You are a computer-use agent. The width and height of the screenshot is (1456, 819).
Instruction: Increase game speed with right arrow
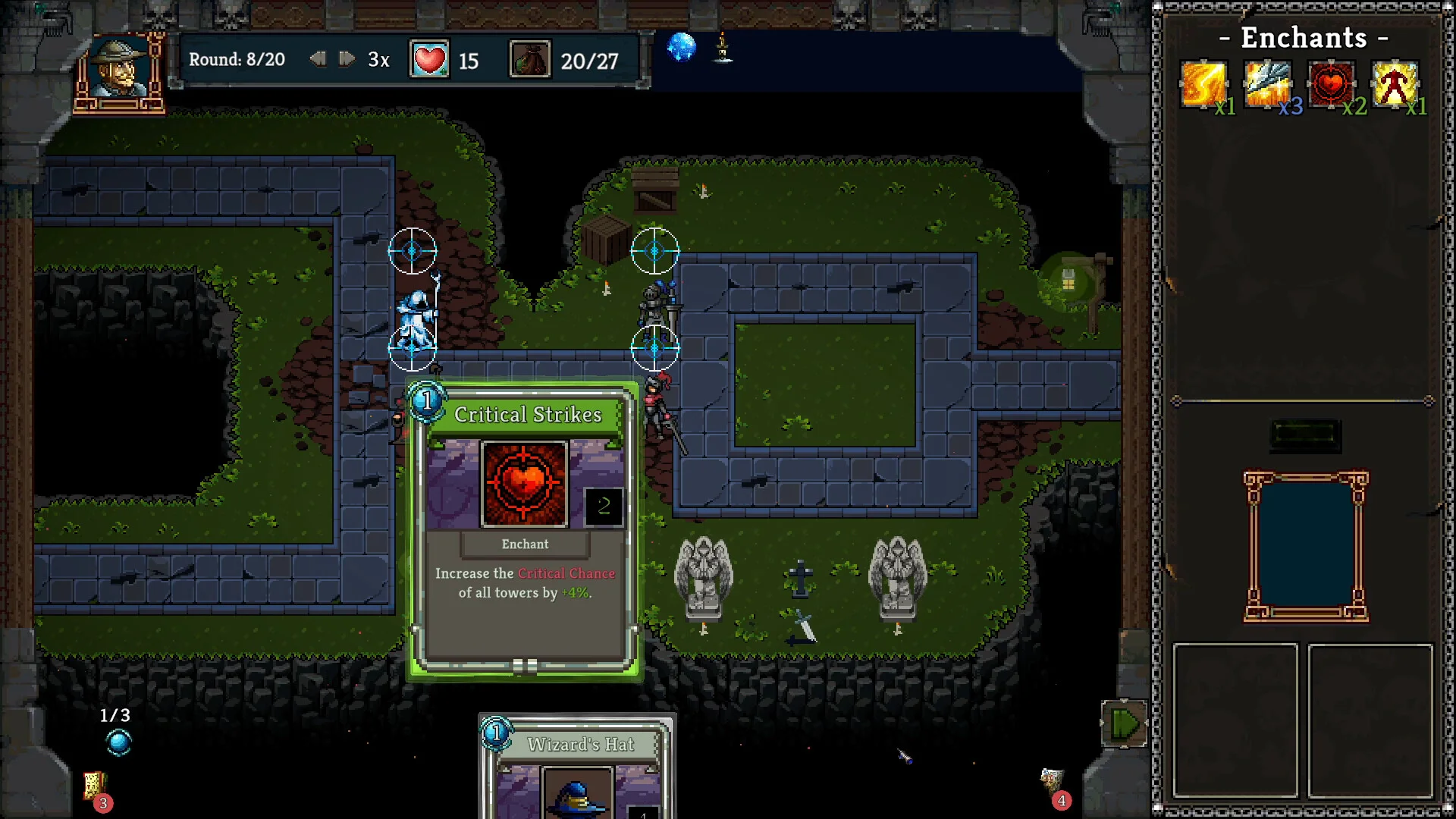[x=347, y=59]
